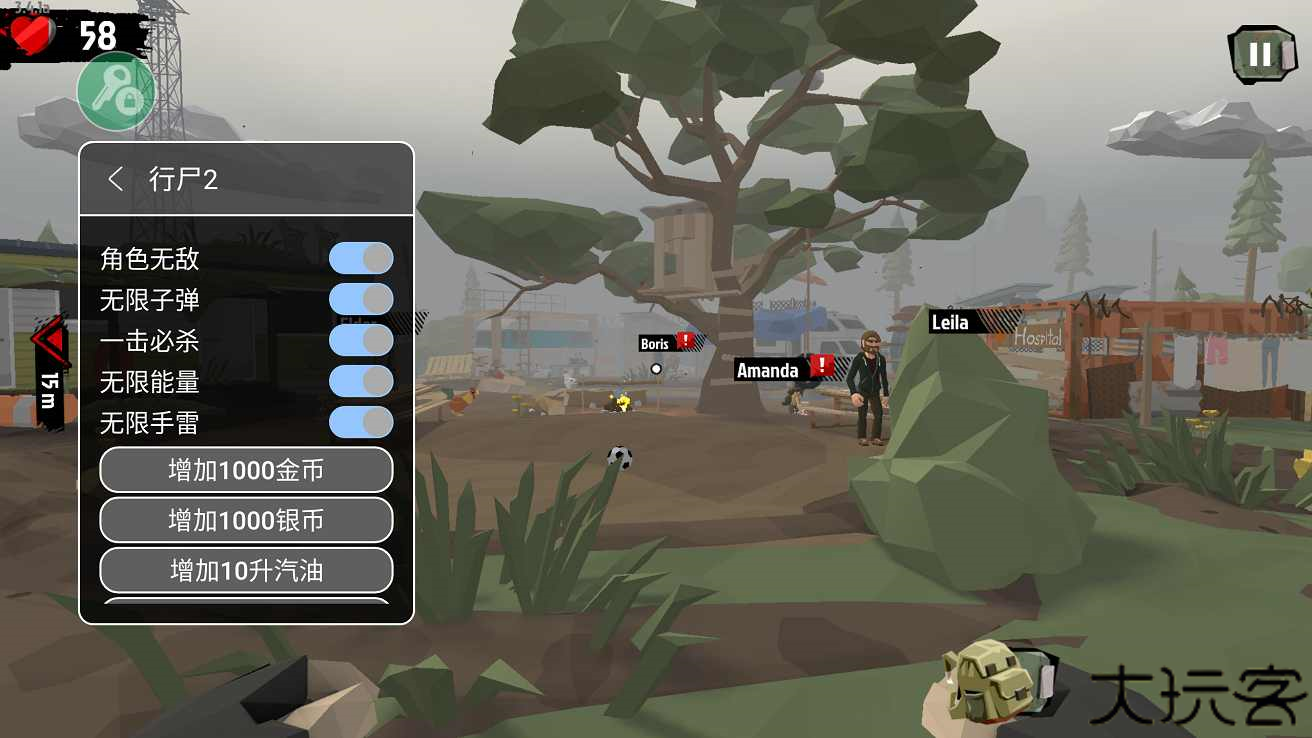The height and width of the screenshot is (738, 1312).
Task: Hide the cheat panel via green key icon
Action: (117, 92)
